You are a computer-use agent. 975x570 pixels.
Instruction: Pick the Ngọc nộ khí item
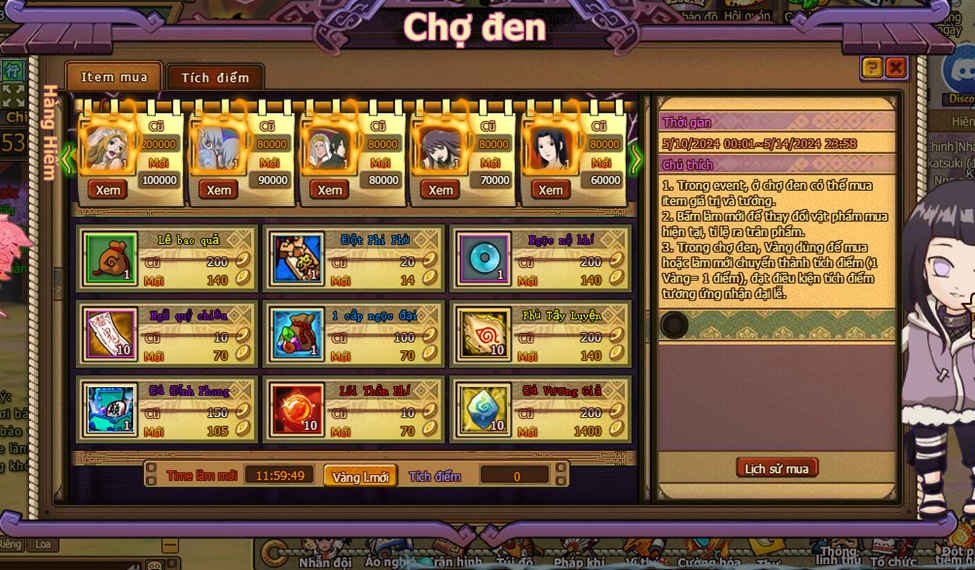pyautogui.click(x=484, y=259)
